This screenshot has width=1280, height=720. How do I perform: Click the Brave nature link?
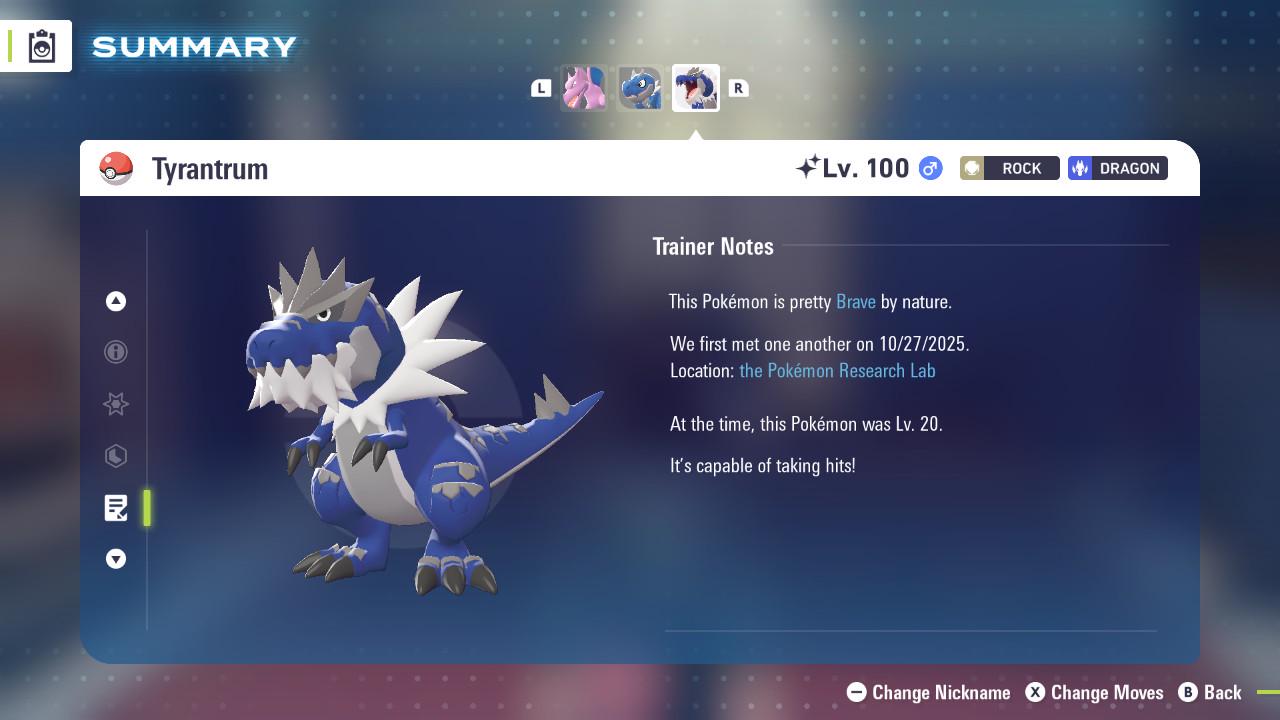click(855, 301)
